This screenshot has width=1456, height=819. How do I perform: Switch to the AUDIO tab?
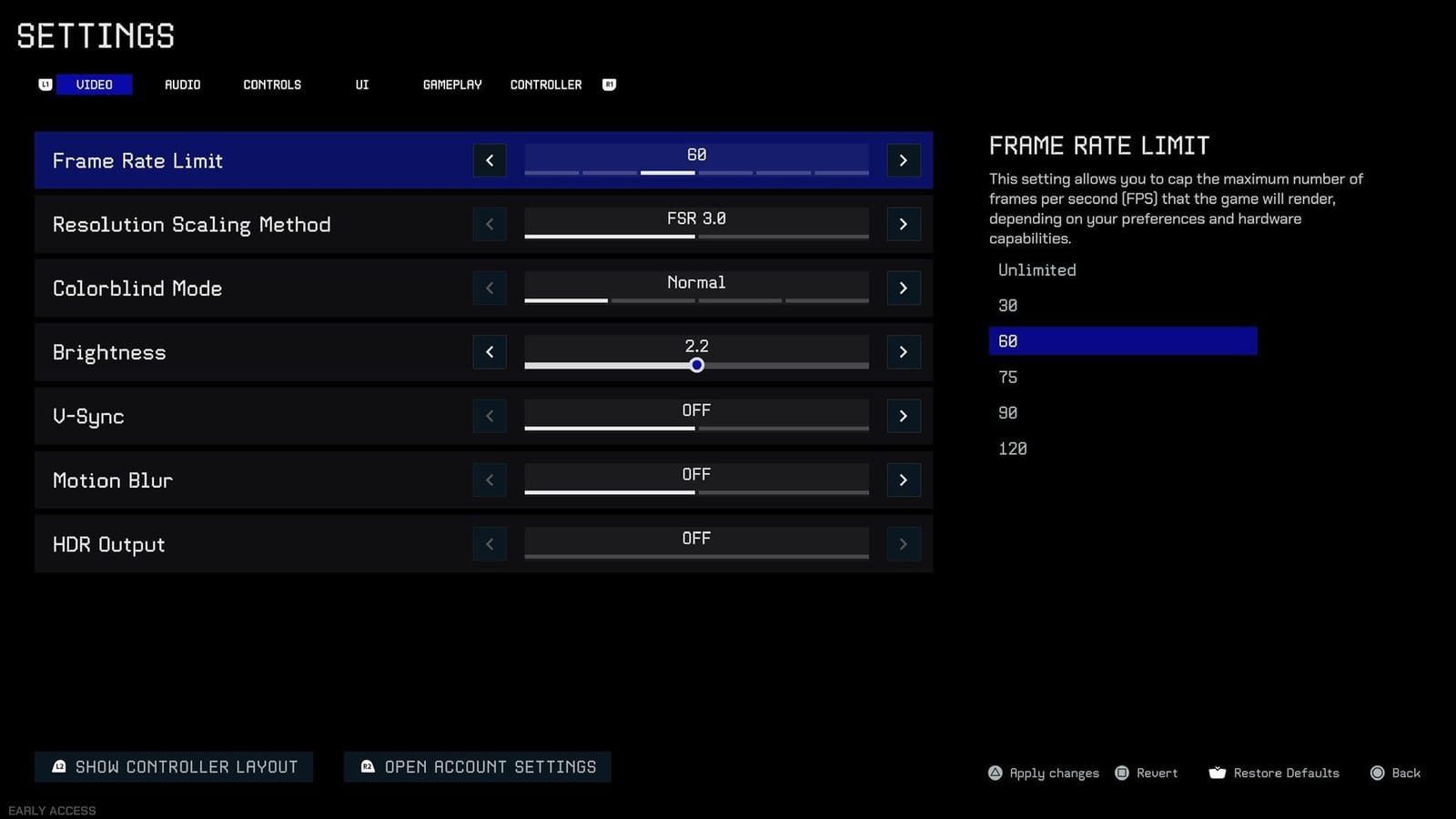[x=182, y=84]
